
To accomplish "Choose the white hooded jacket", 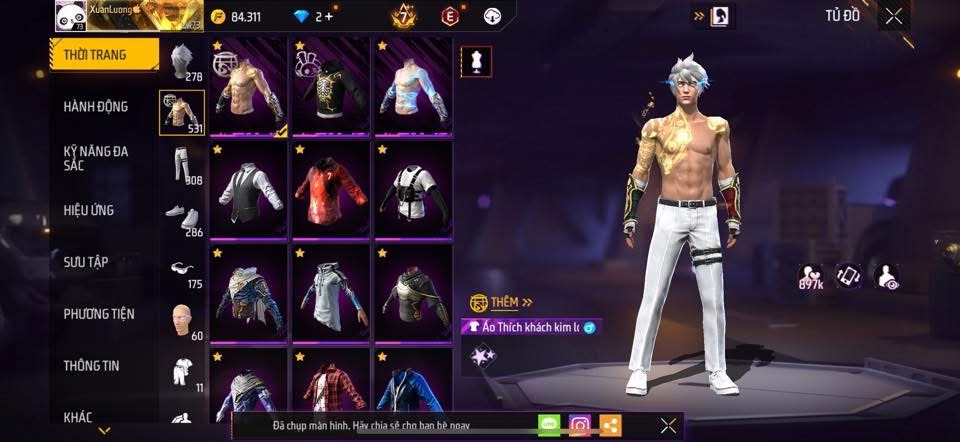I will 331,291.
